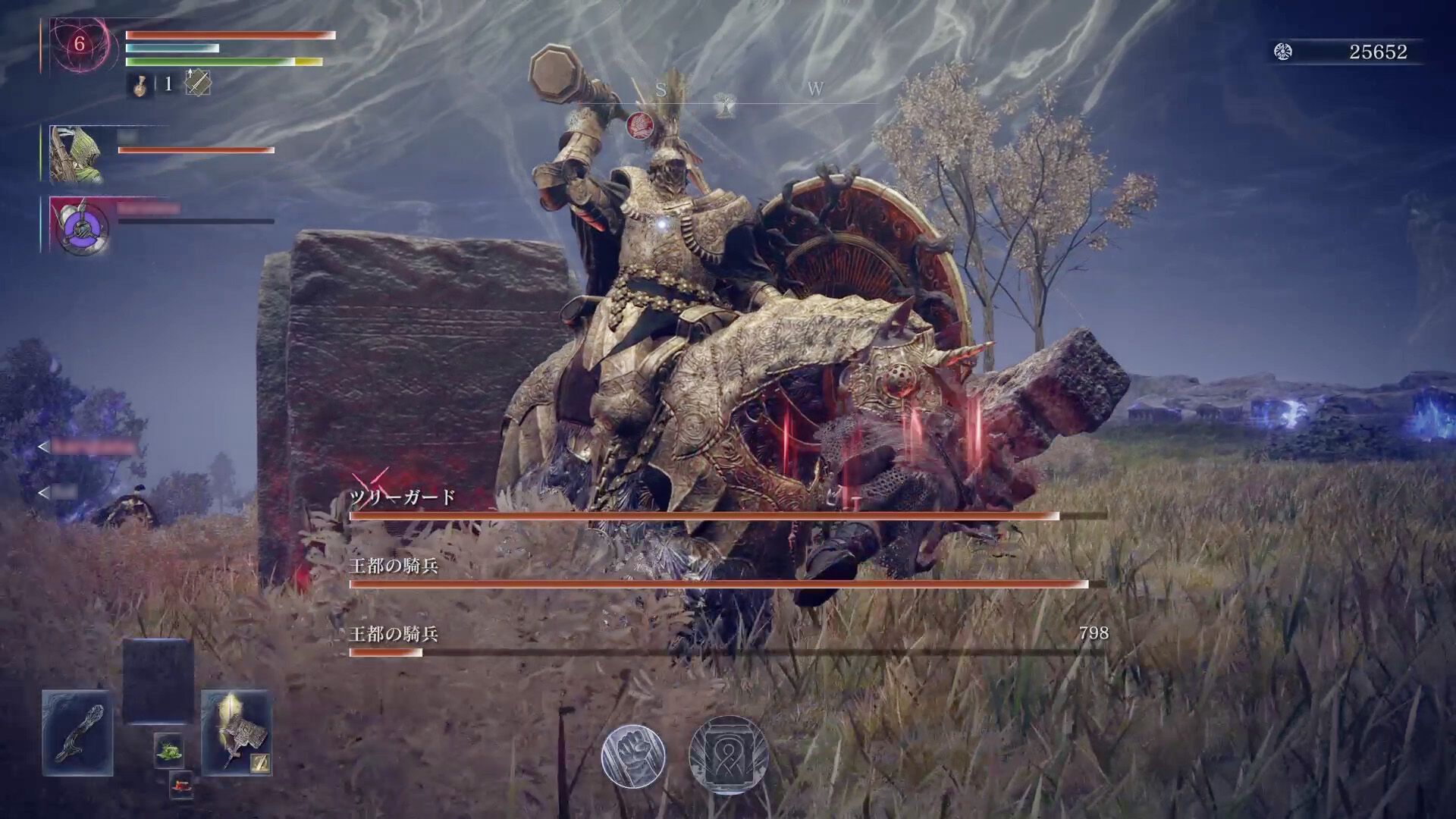The image size is (1456, 819).
Task: Select the red item quick slot
Action: point(181,786)
